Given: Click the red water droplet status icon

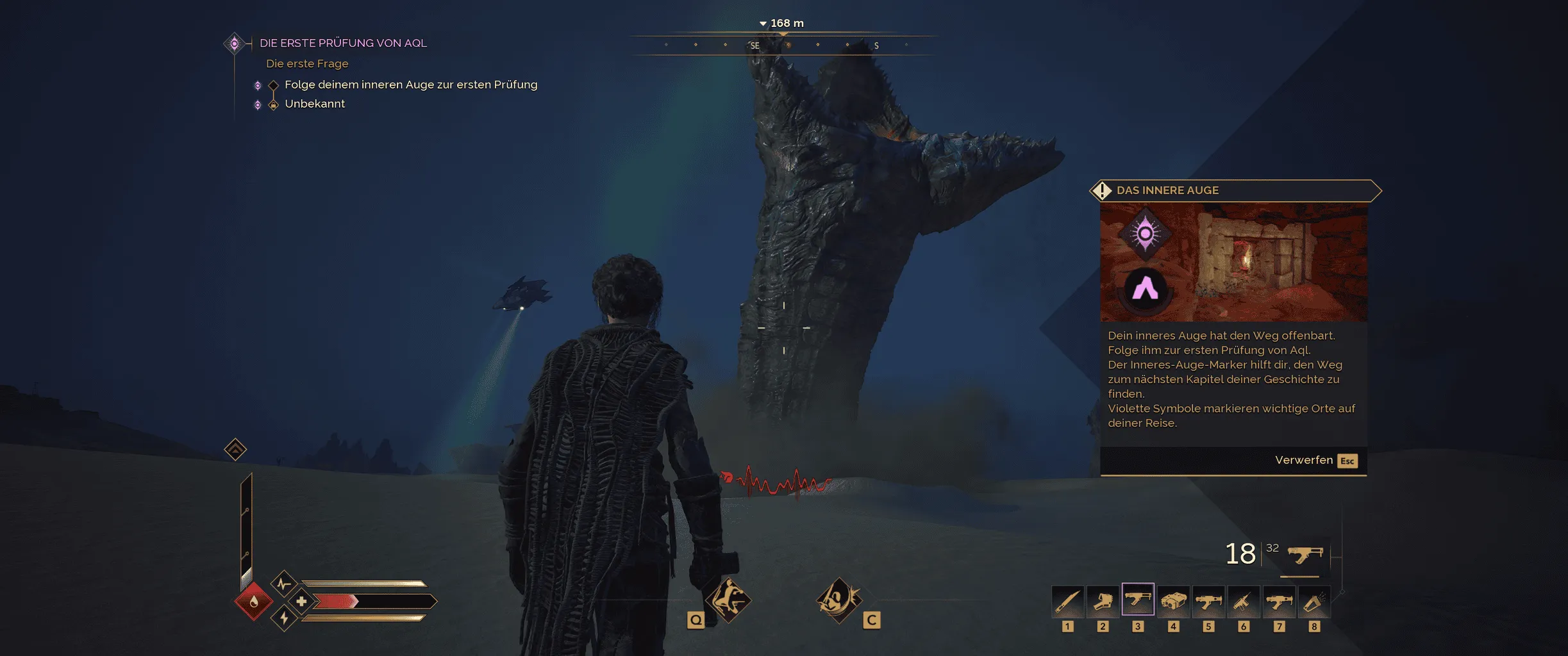Looking at the screenshot, I should click(254, 601).
